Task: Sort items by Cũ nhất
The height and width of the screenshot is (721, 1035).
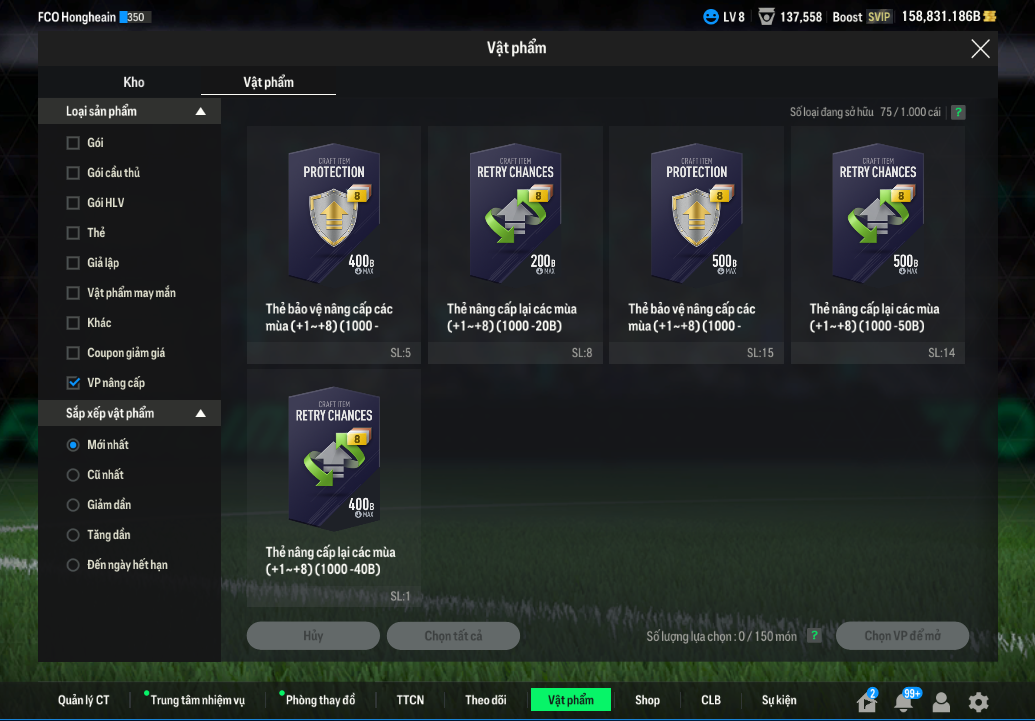Action: (x=73, y=475)
